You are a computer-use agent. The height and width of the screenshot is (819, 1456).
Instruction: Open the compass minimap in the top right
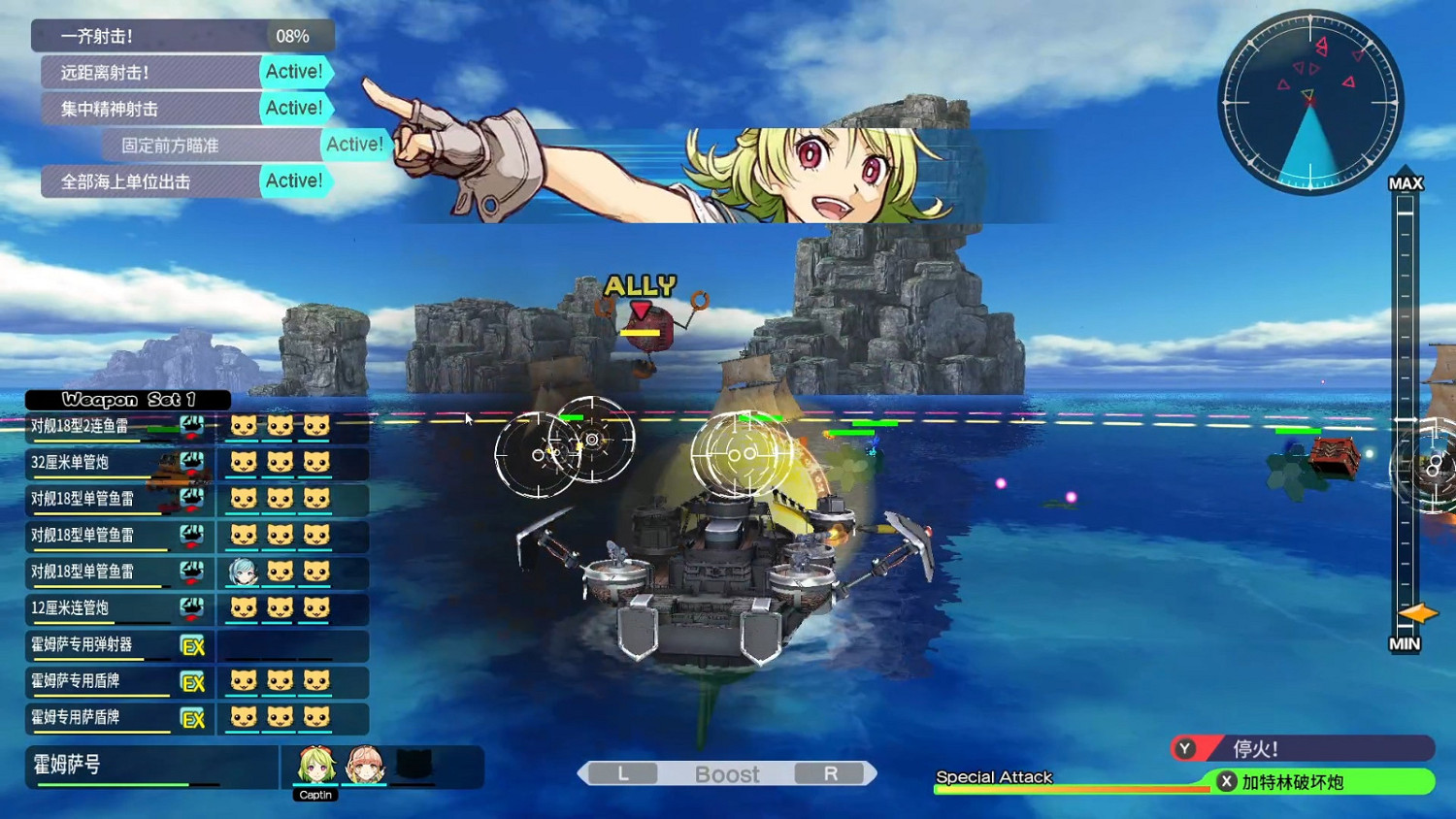click(x=1310, y=101)
